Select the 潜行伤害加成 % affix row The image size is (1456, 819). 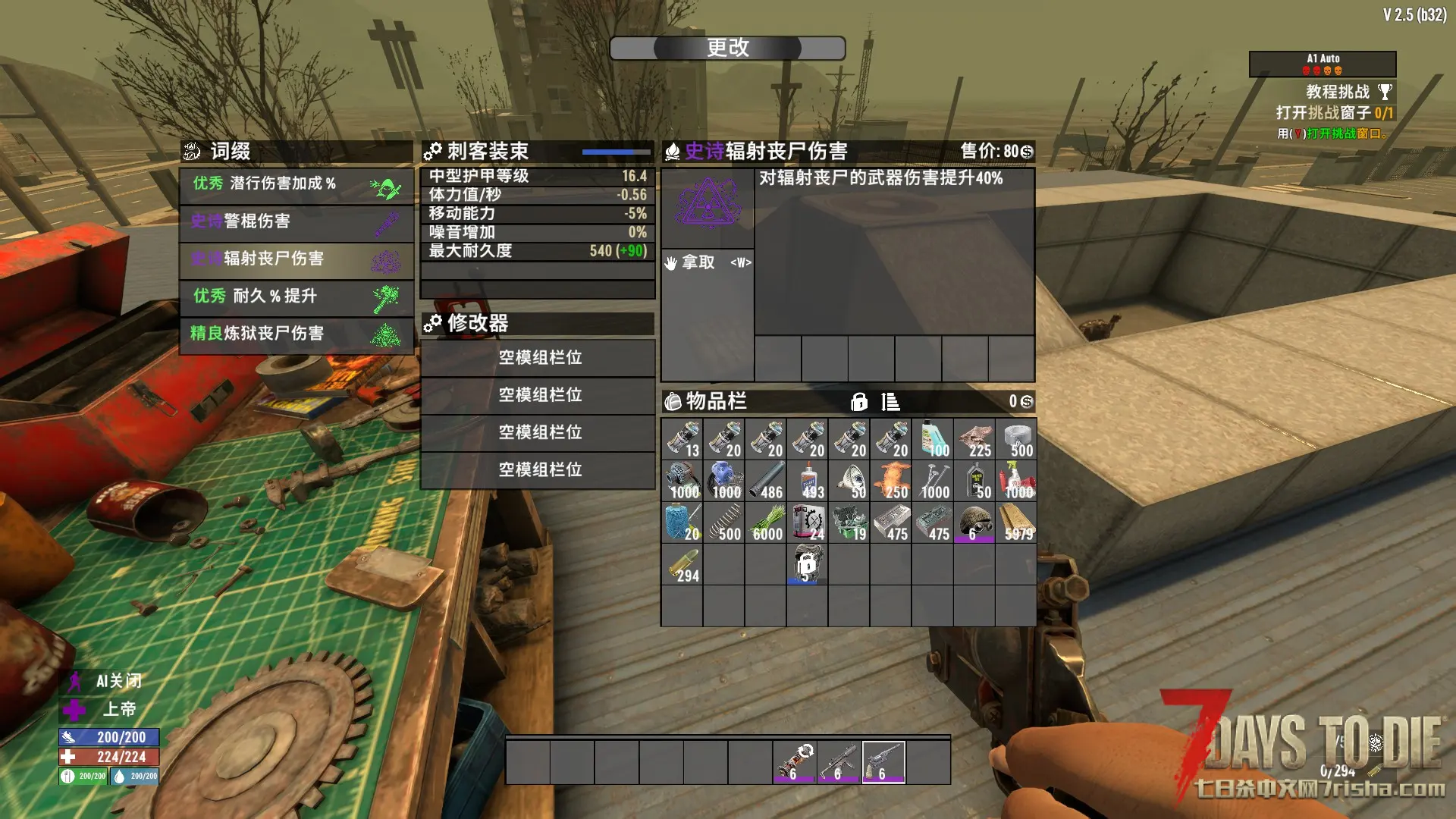297,184
